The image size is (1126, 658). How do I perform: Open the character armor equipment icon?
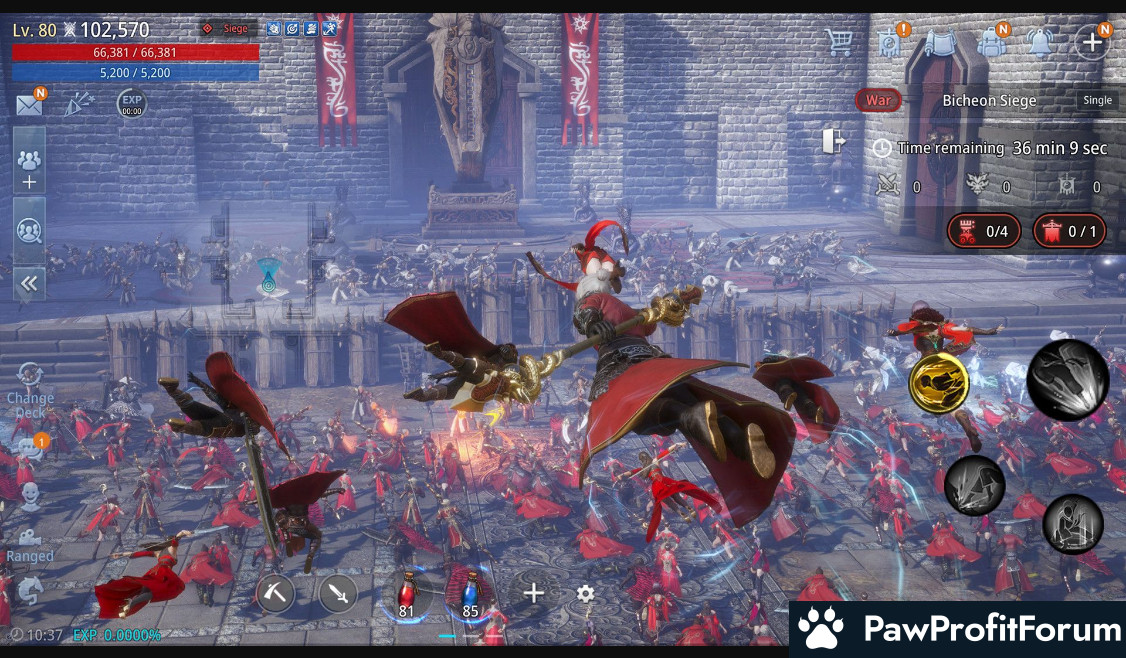point(940,42)
